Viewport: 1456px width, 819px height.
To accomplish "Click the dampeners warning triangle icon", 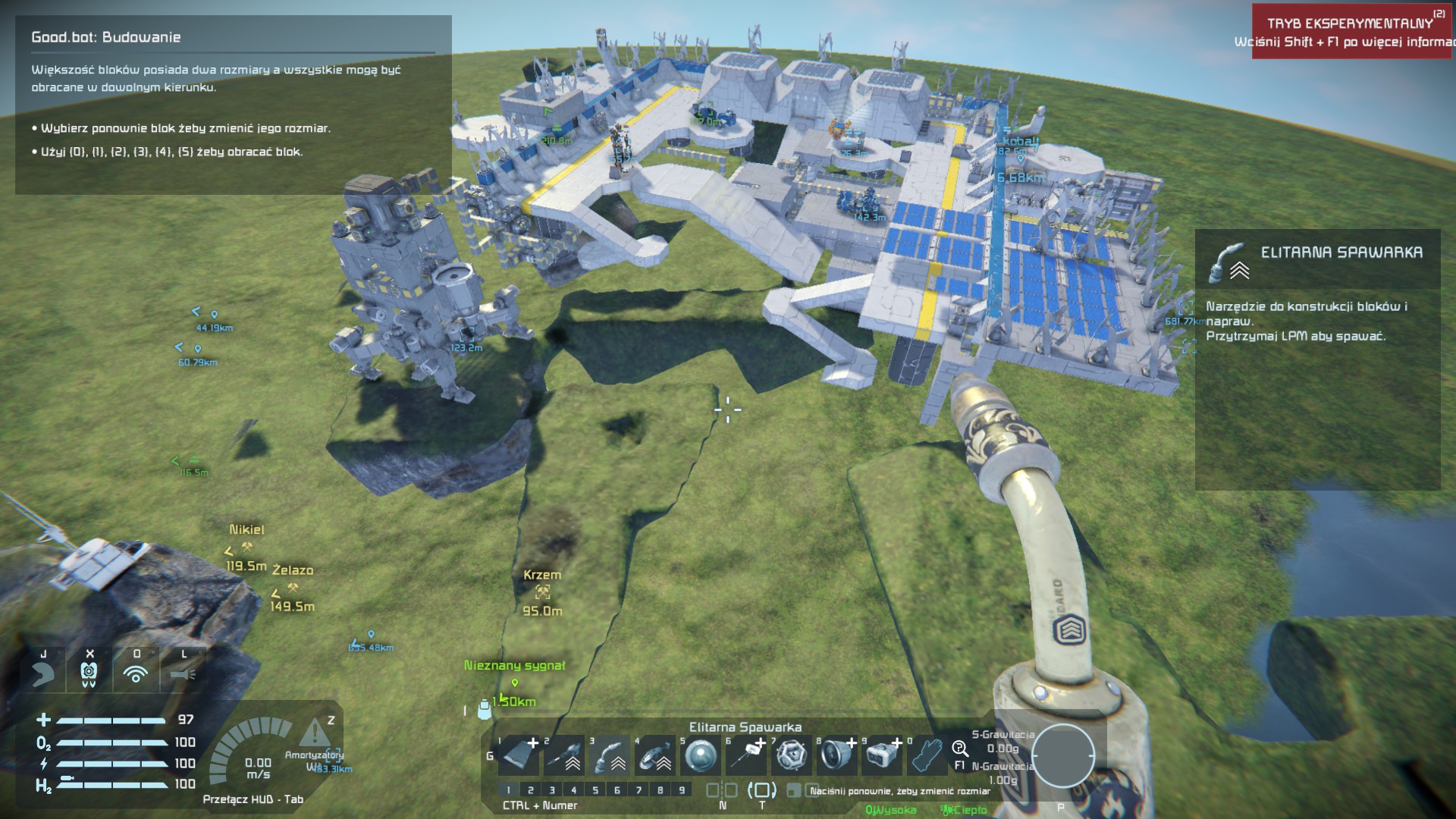I will [x=313, y=733].
